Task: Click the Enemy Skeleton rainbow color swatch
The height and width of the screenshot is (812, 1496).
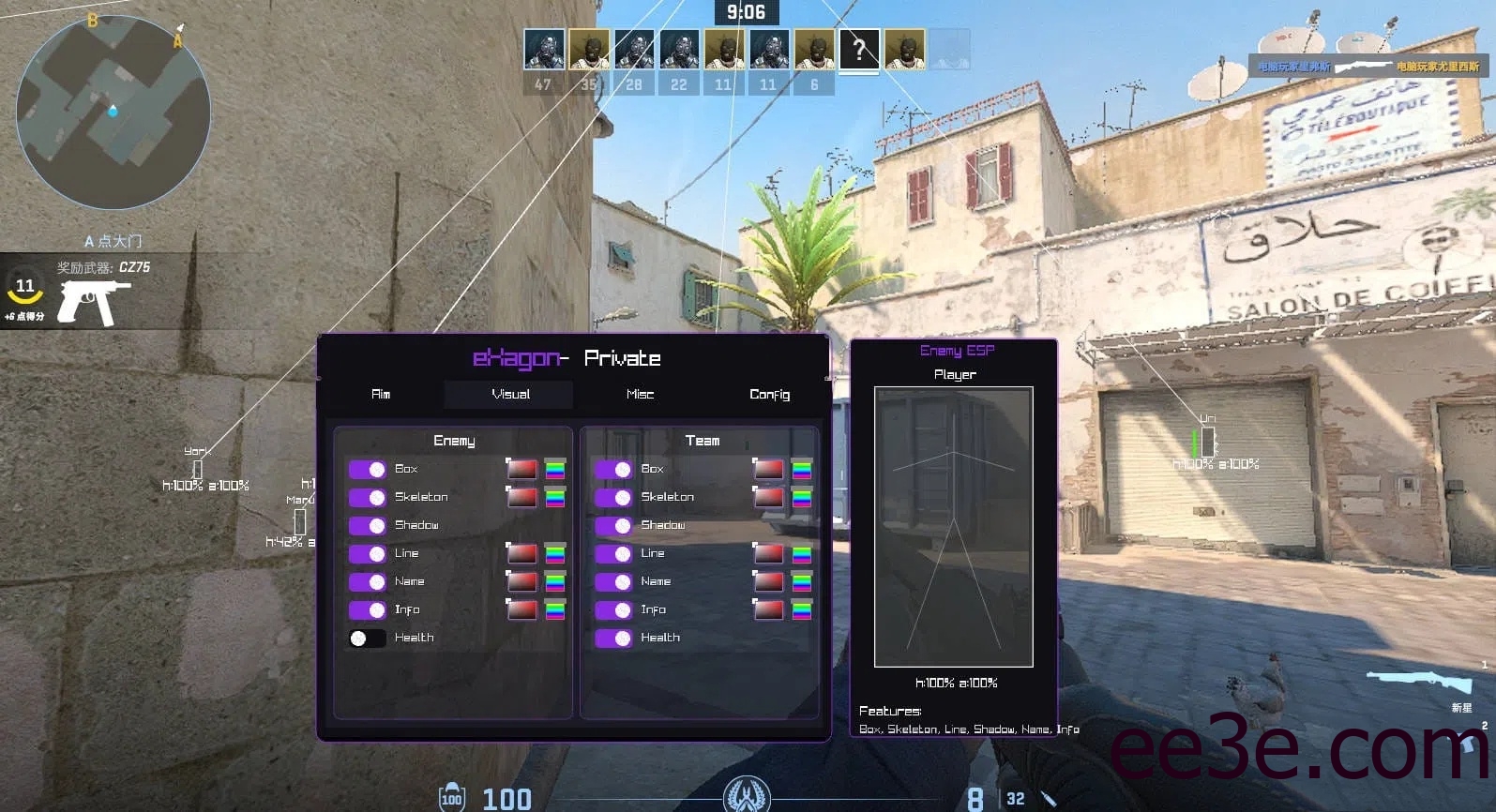Action: coord(555,498)
